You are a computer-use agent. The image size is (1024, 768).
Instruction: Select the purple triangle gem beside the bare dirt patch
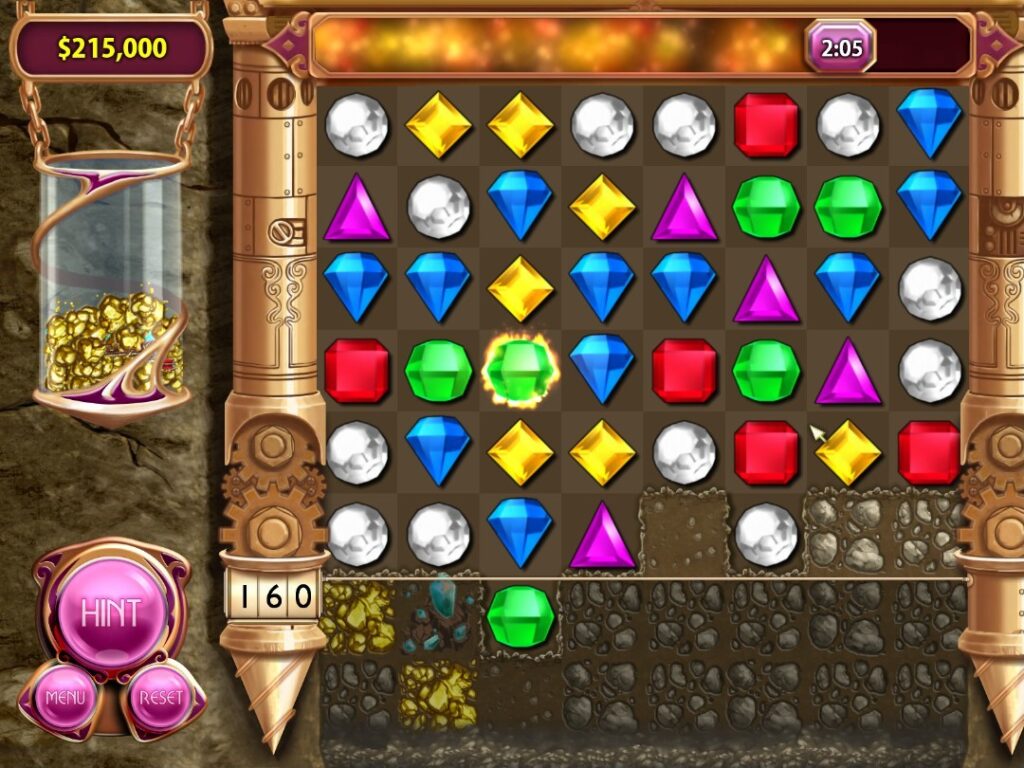coord(602,535)
